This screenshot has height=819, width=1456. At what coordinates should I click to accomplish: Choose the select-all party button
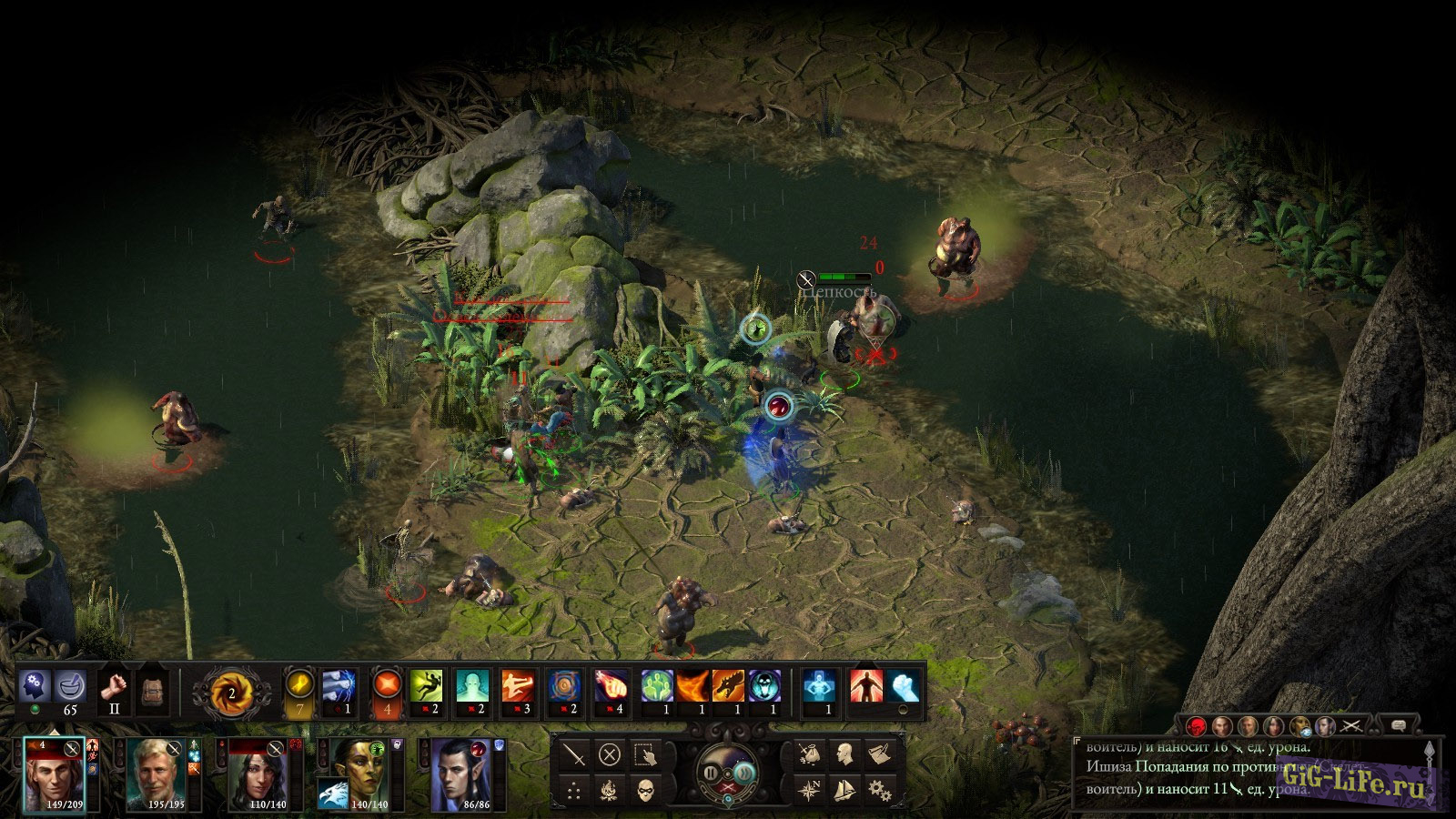645,754
